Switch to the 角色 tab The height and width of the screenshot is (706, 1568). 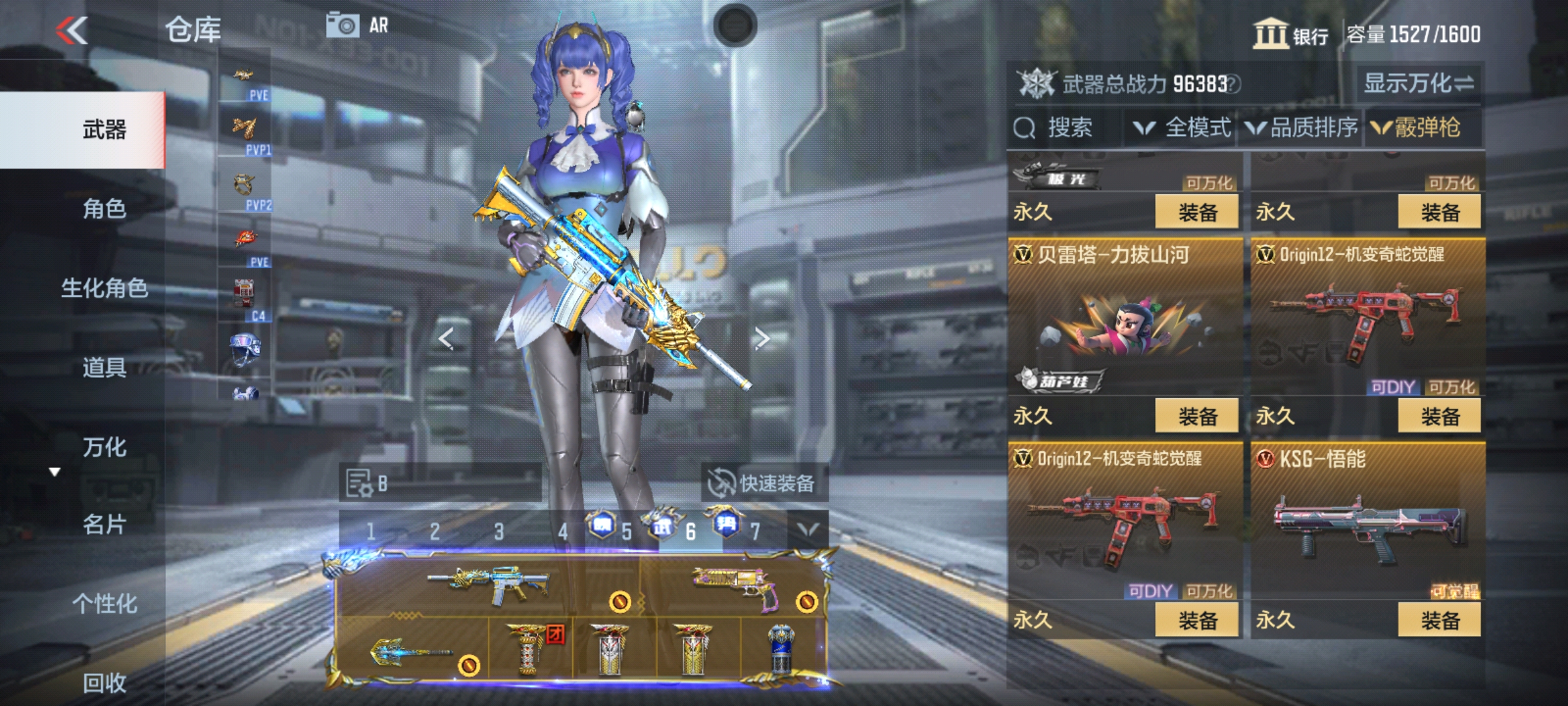tap(104, 209)
